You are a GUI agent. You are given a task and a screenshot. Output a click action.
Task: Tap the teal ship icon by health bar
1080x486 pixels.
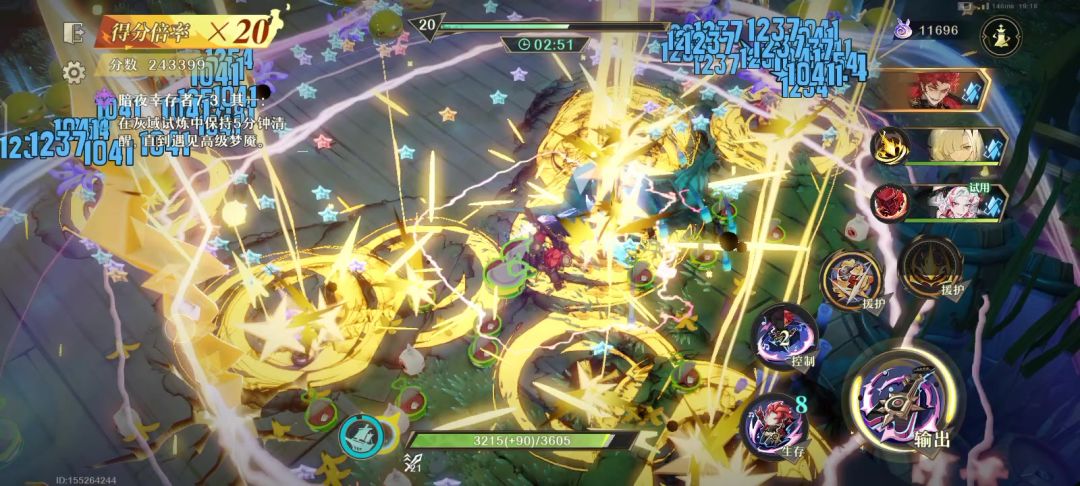pyautogui.click(x=359, y=434)
